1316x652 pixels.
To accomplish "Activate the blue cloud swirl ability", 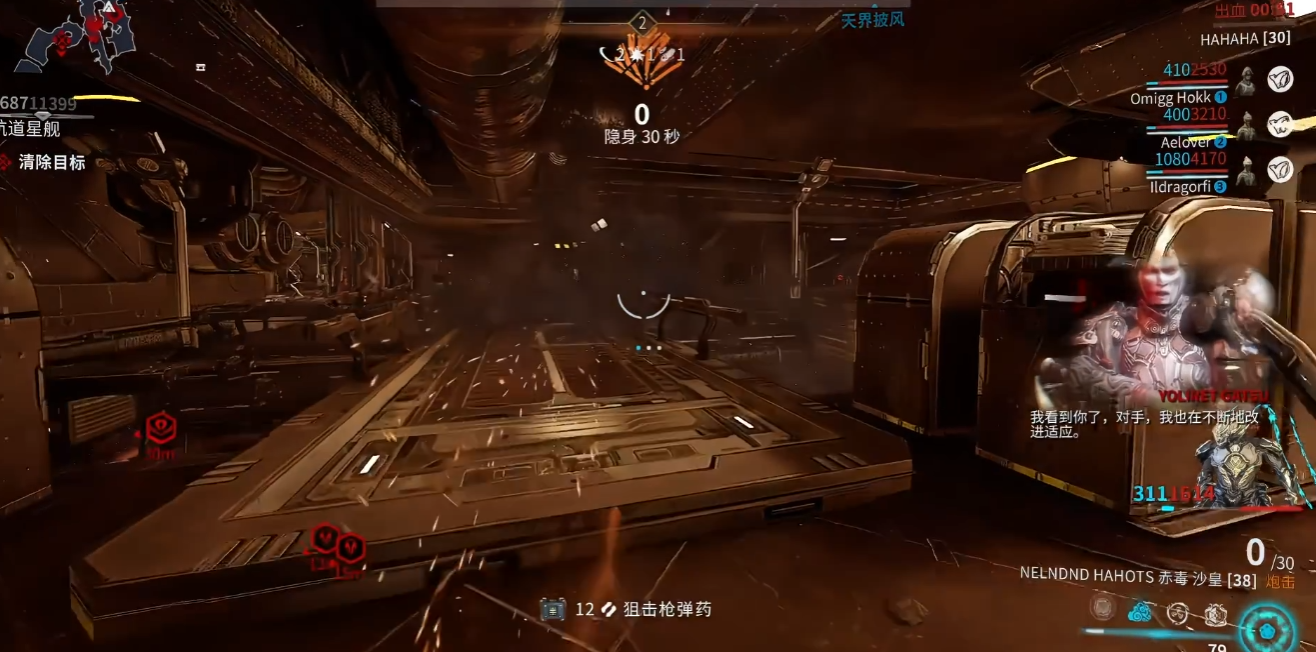I will tap(1140, 610).
